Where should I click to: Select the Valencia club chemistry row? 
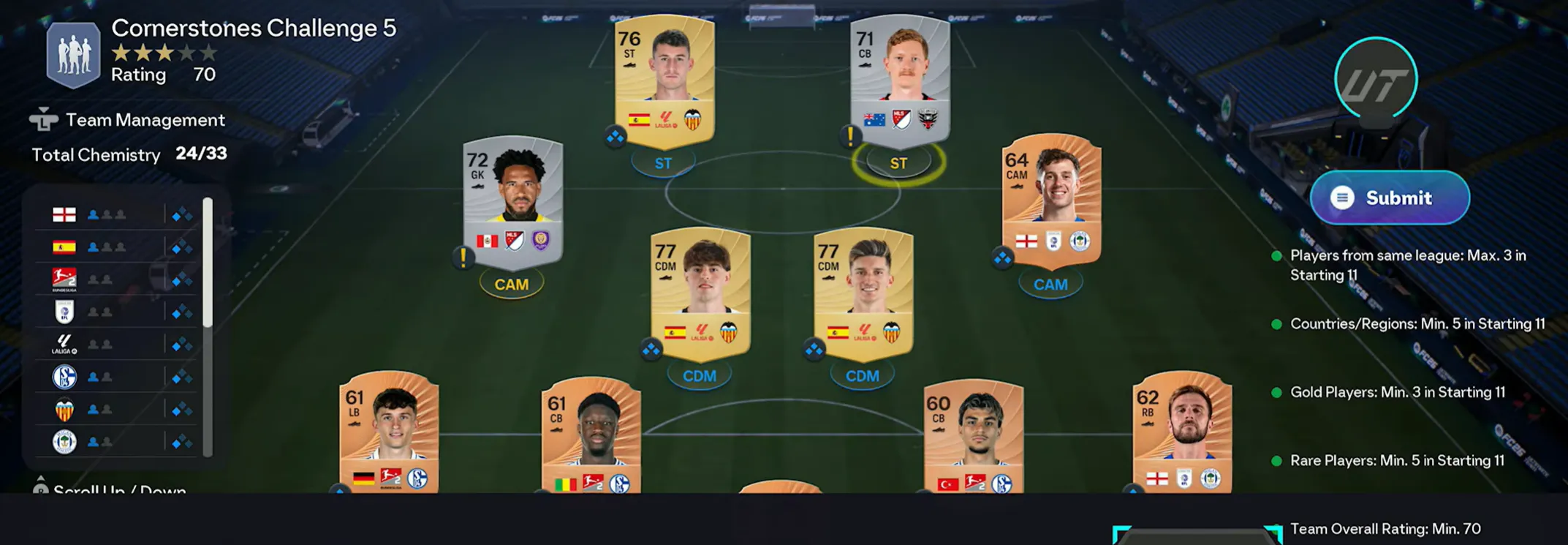point(117,410)
